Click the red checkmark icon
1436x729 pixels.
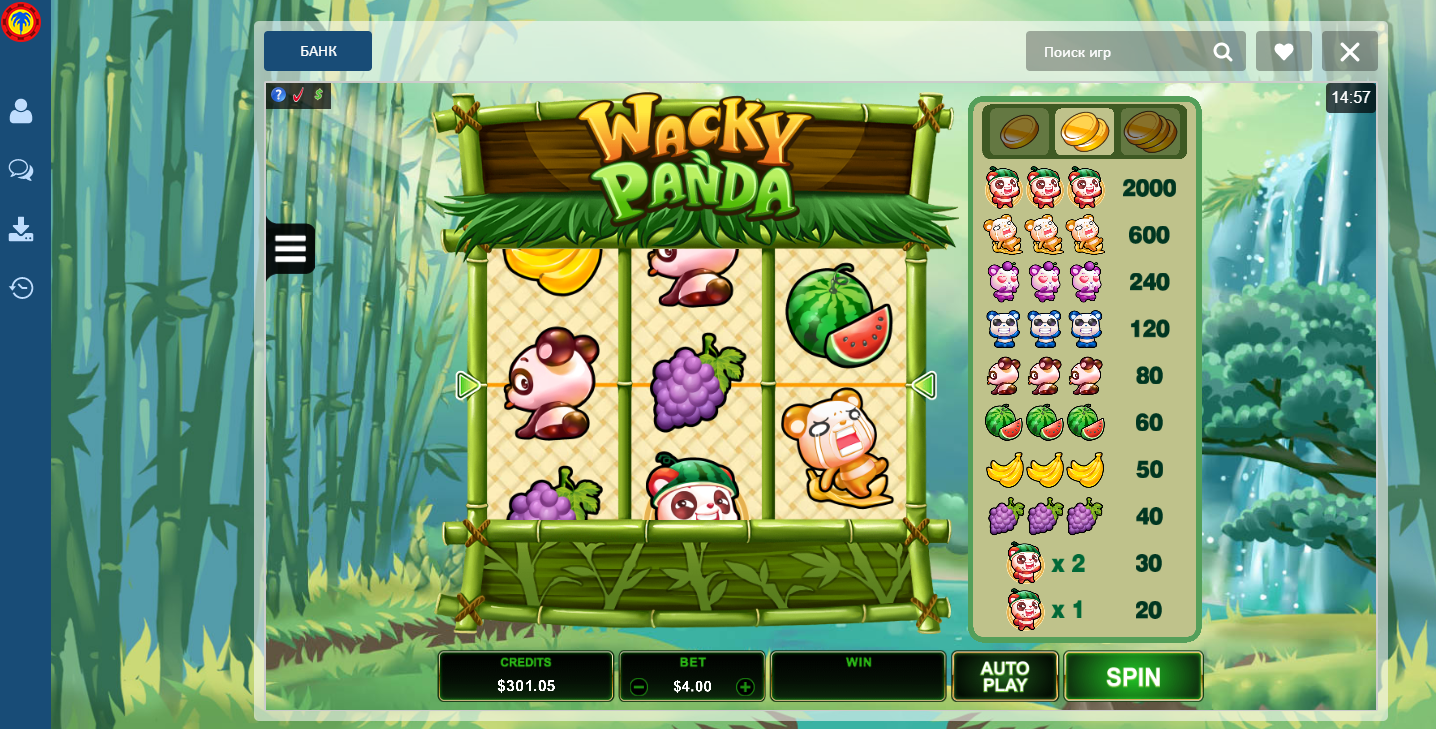click(x=298, y=95)
